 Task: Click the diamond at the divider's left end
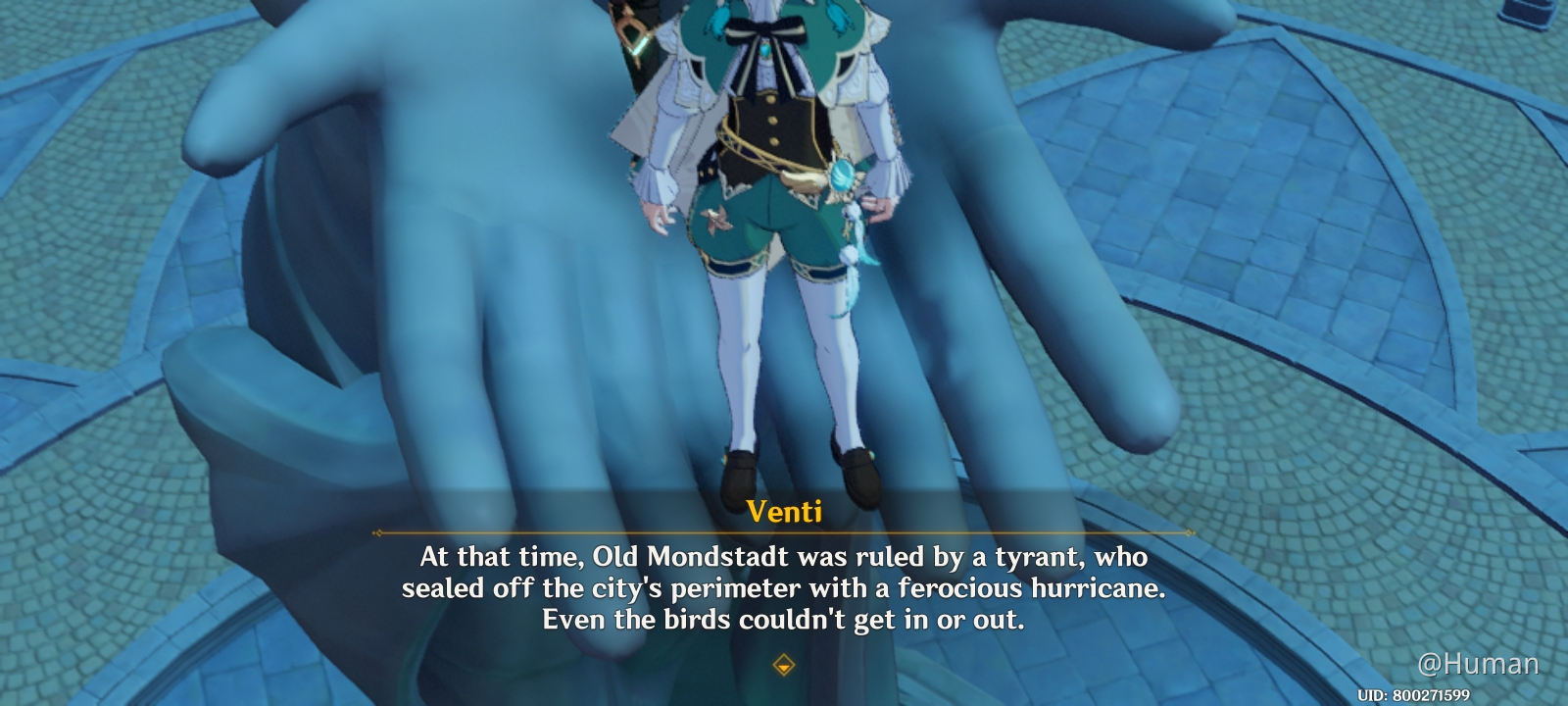click(x=377, y=532)
